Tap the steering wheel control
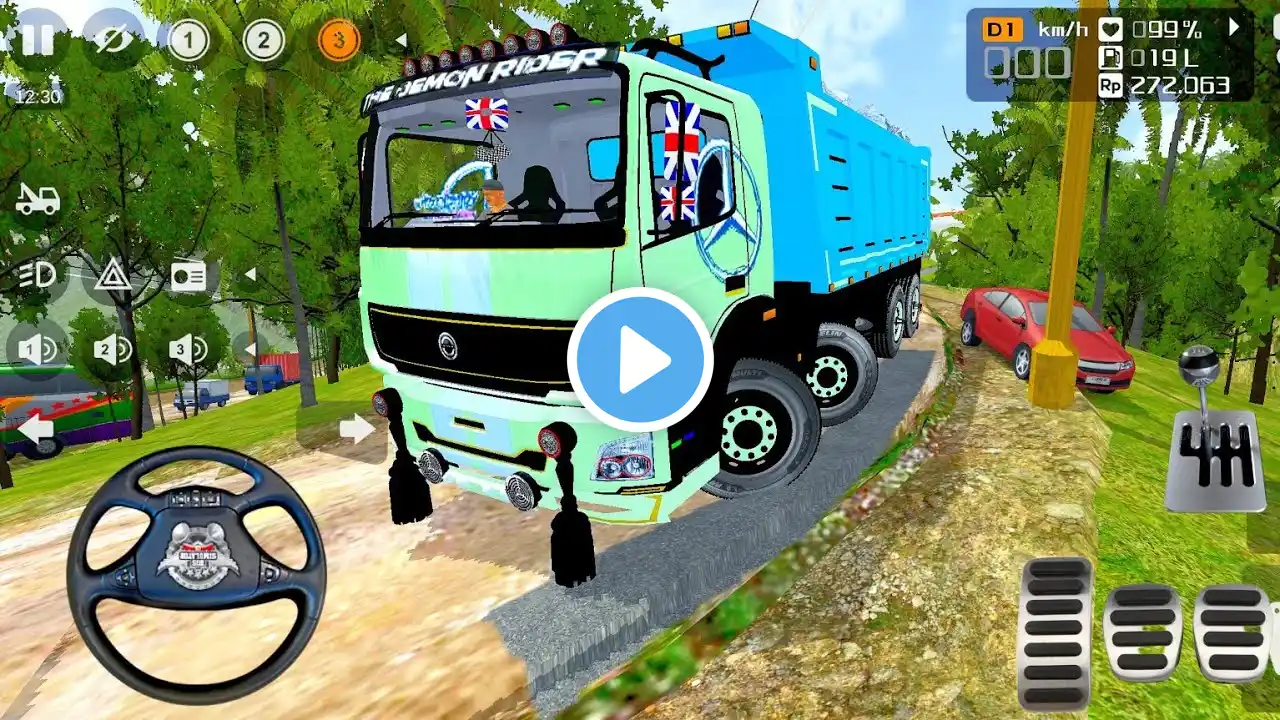 pyautogui.click(x=196, y=573)
